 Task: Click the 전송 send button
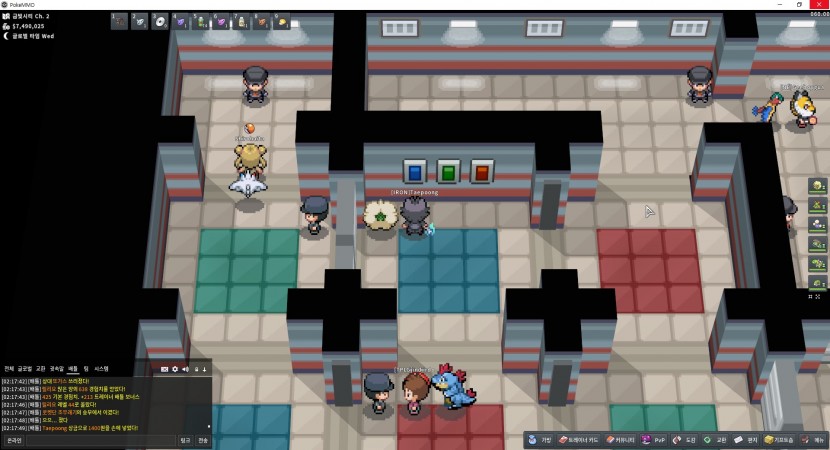tap(203, 440)
